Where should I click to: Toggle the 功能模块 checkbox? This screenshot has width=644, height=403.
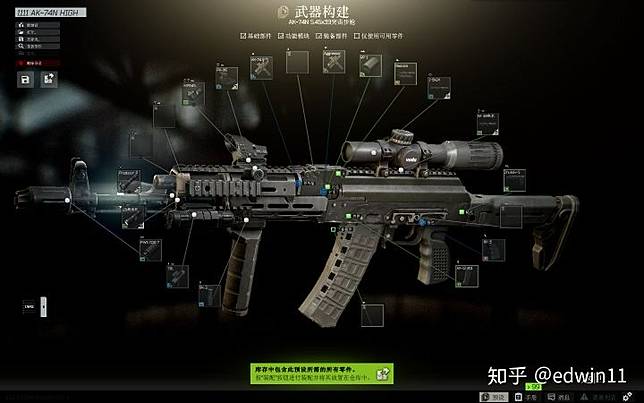pos(280,36)
